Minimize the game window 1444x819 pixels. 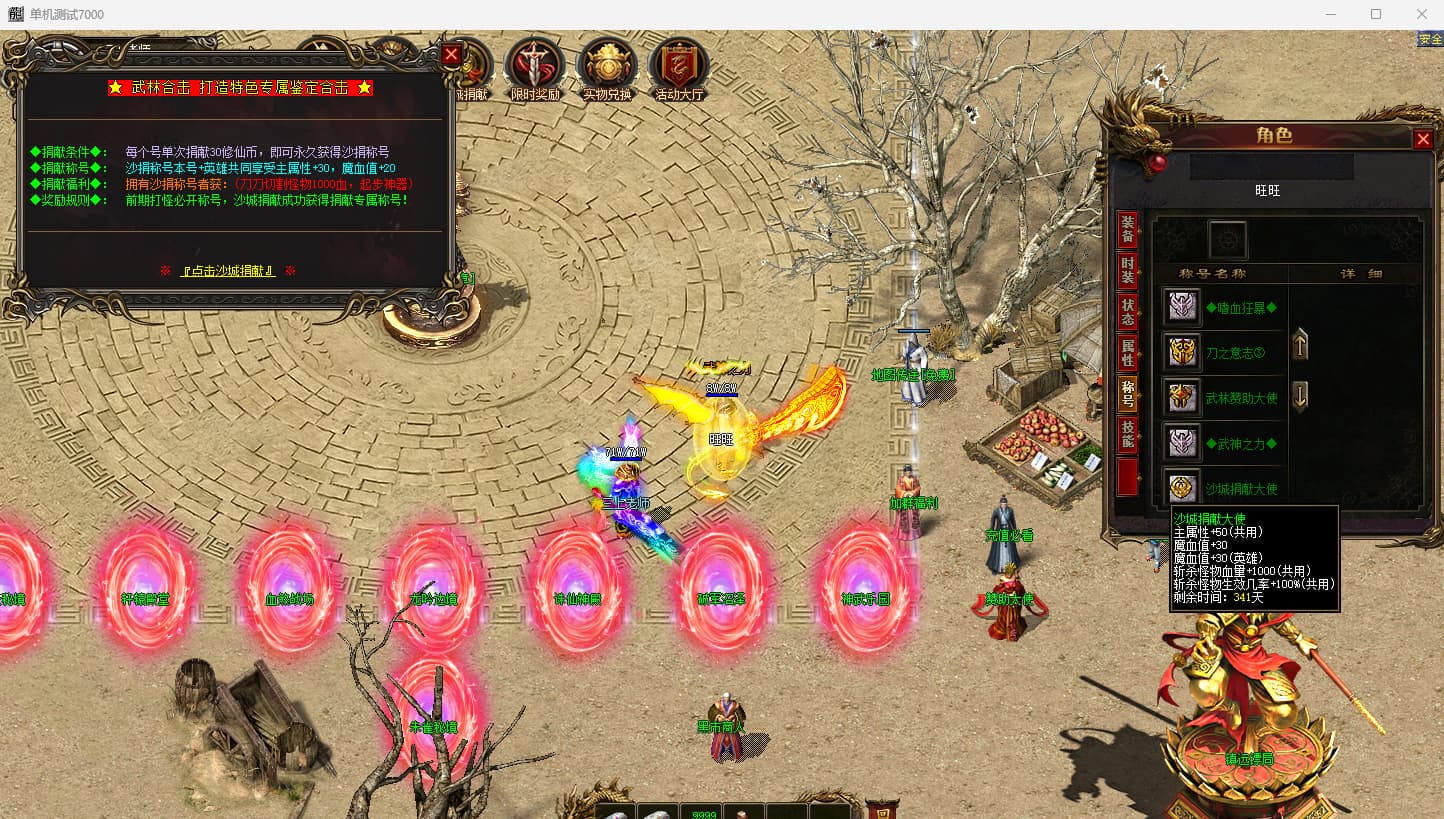1330,14
